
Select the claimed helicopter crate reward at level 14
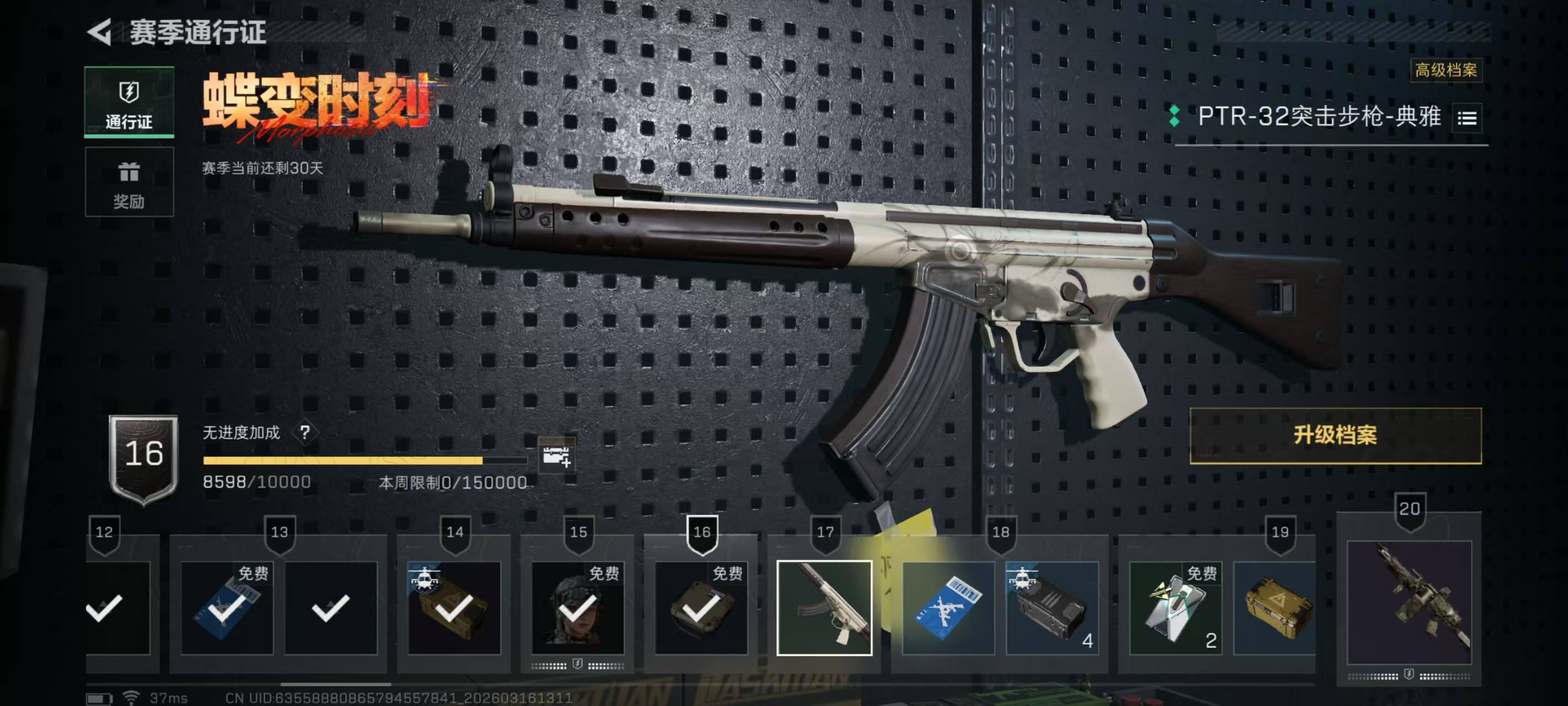454,607
